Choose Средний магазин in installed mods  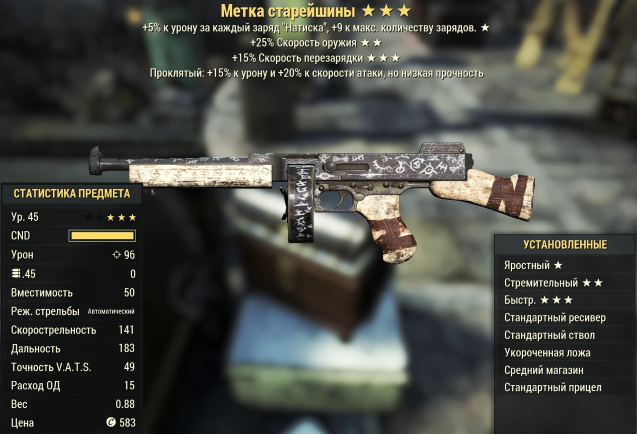pyautogui.click(x=545, y=369)
